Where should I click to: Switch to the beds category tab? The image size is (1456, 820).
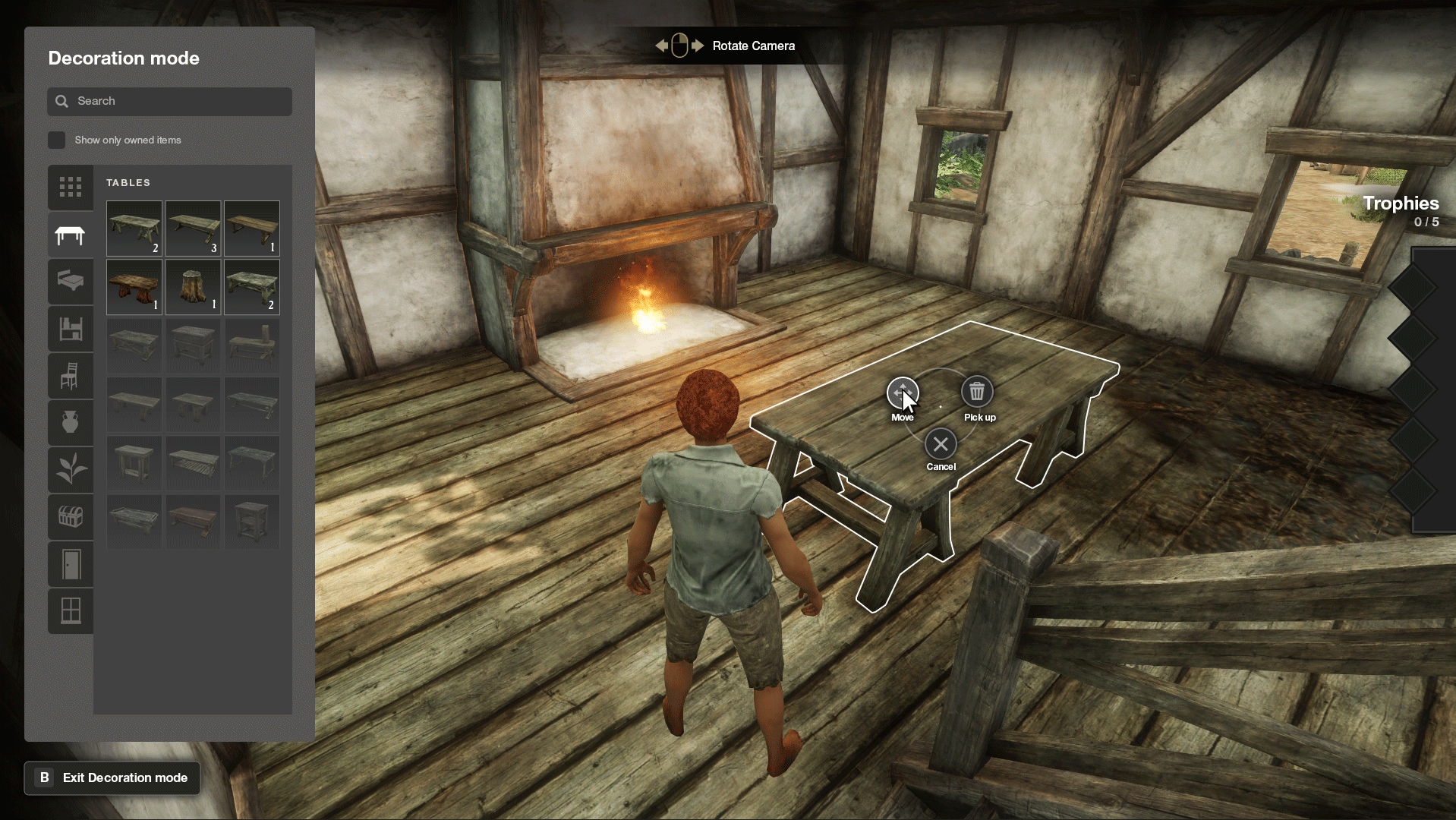[x=71, y=282]
